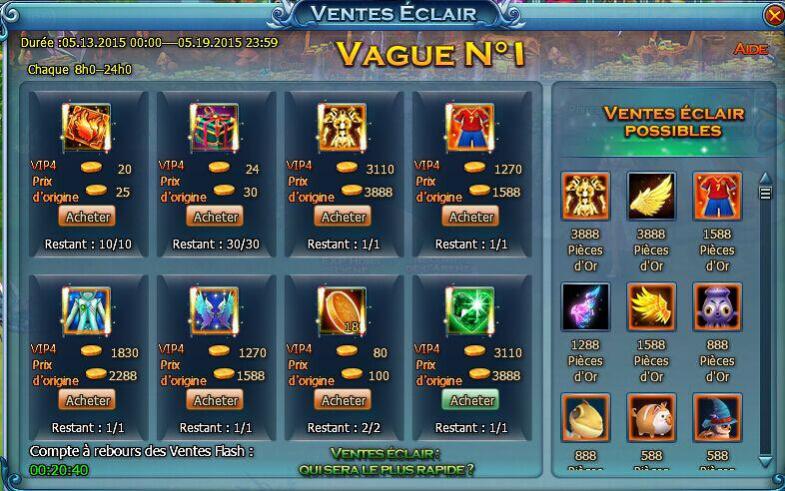
Task: Open the Aide help link
Action: point(750,49)
